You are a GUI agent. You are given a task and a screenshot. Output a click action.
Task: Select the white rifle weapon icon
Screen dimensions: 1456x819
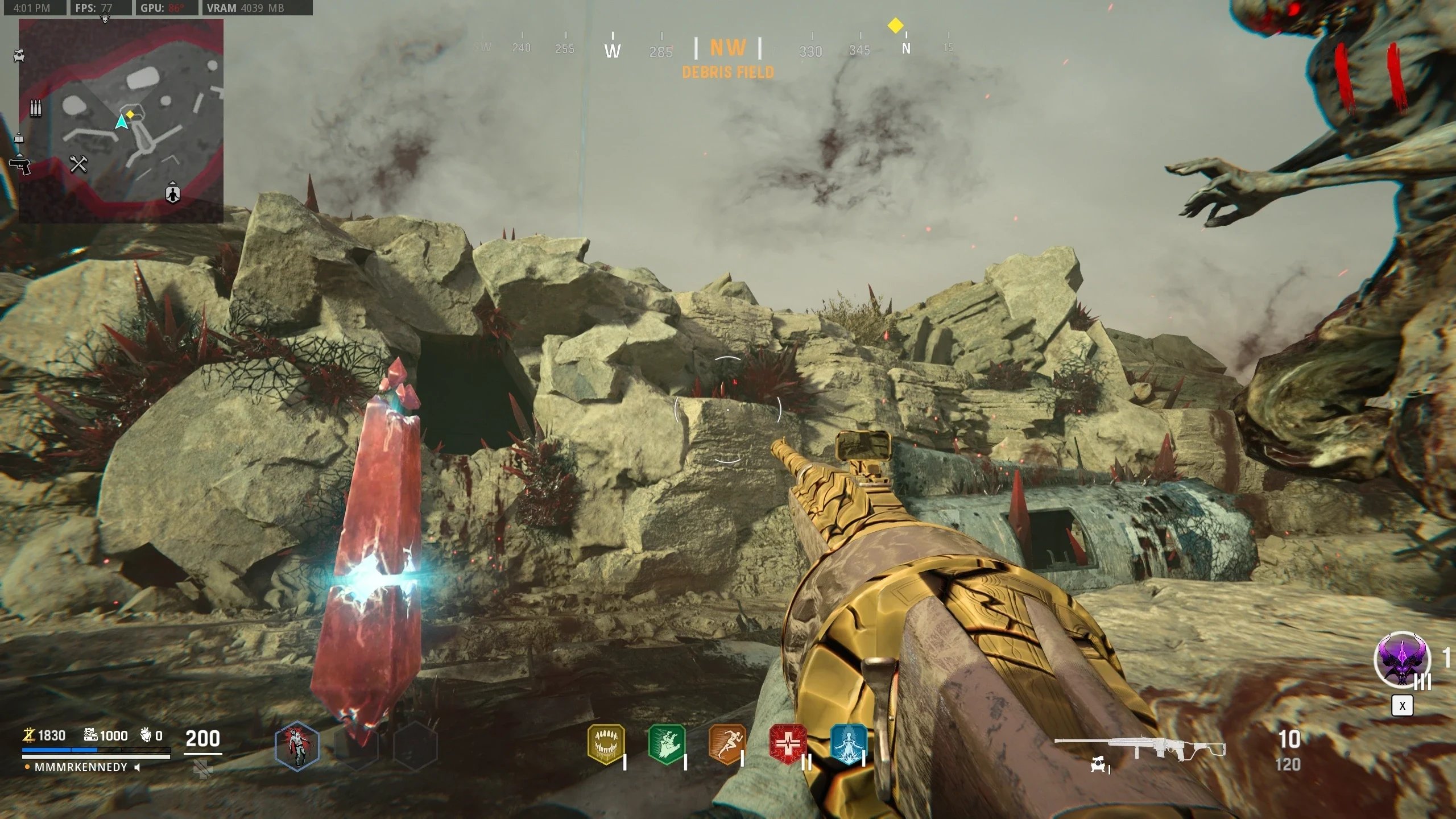click(1139, 748)
